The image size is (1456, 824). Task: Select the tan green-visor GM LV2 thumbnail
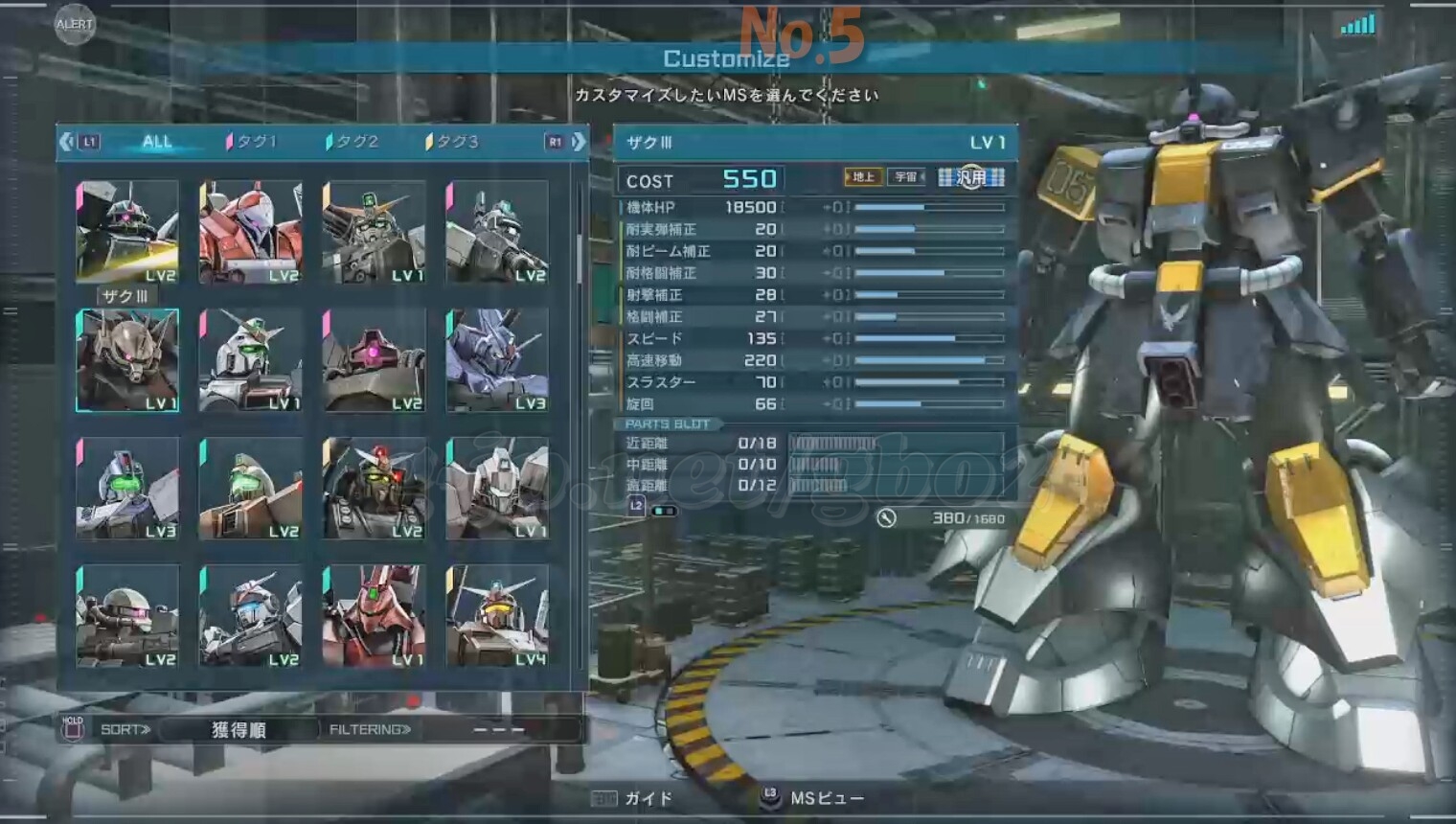tap(251, 489)
